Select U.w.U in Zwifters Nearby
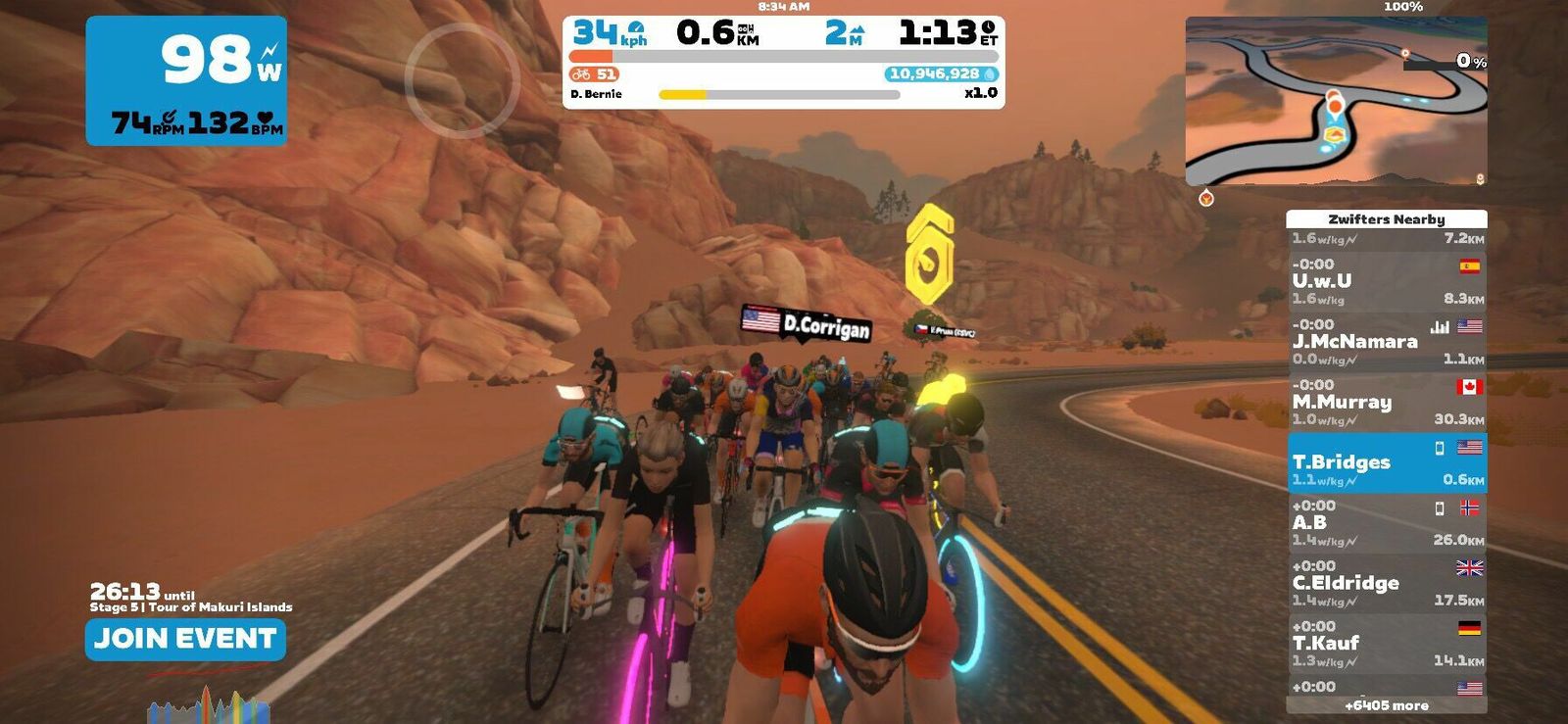This screenshot has height=724, width=1568. tap(1386, 282)
